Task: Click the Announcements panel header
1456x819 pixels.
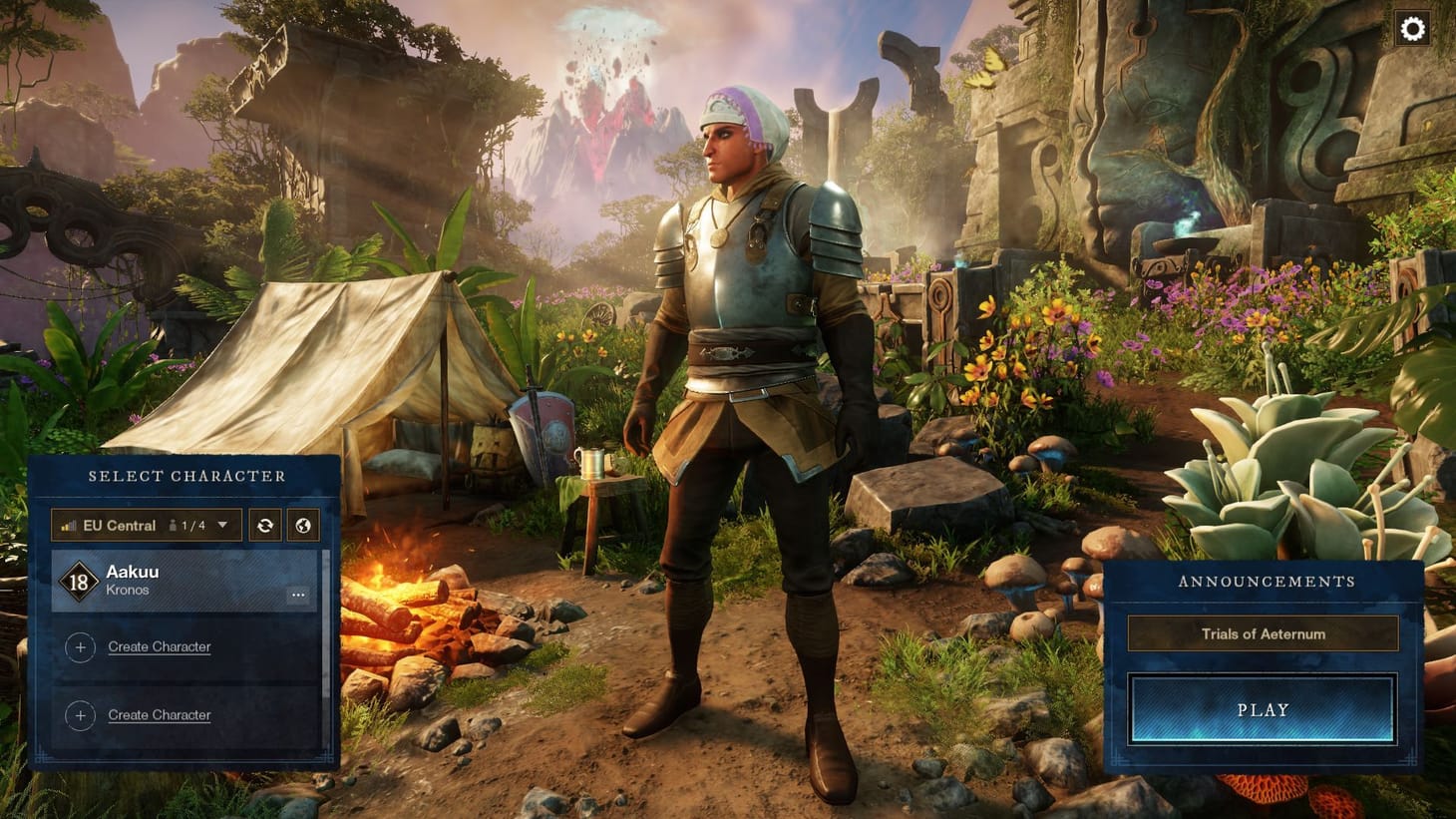Action: point(1268,581)
